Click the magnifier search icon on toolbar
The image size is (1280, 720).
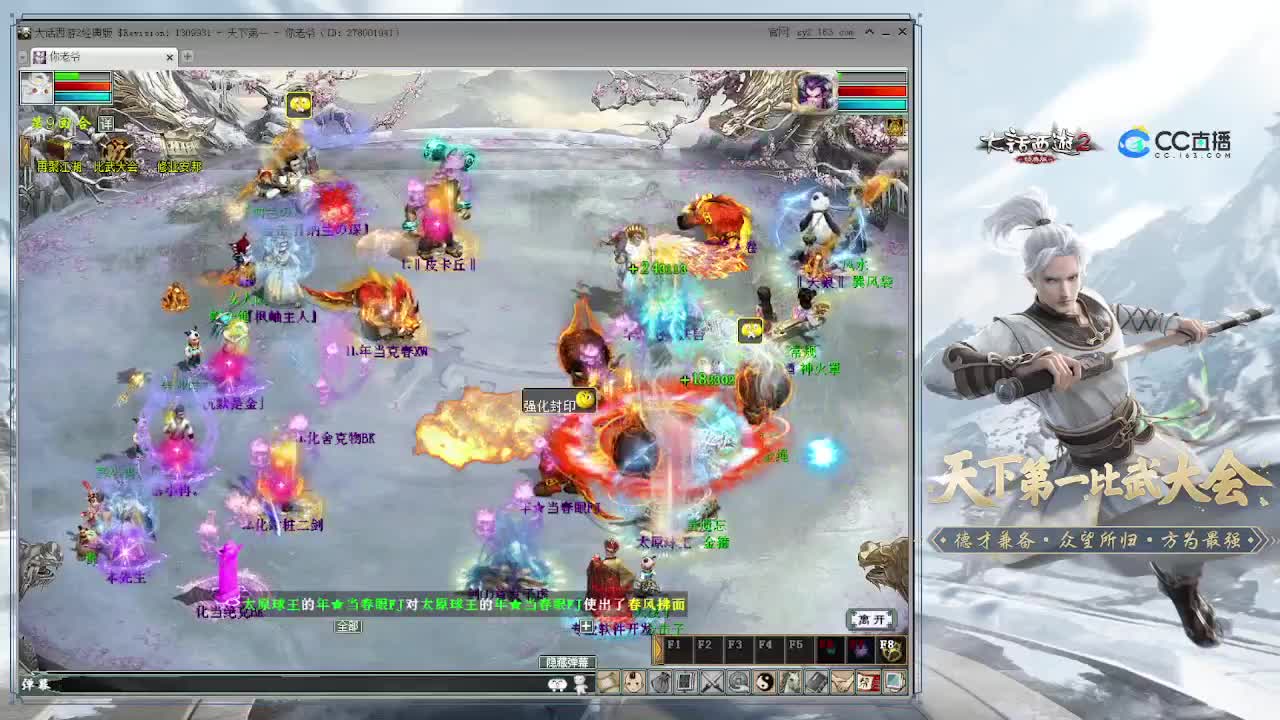[x=740, y=684]
